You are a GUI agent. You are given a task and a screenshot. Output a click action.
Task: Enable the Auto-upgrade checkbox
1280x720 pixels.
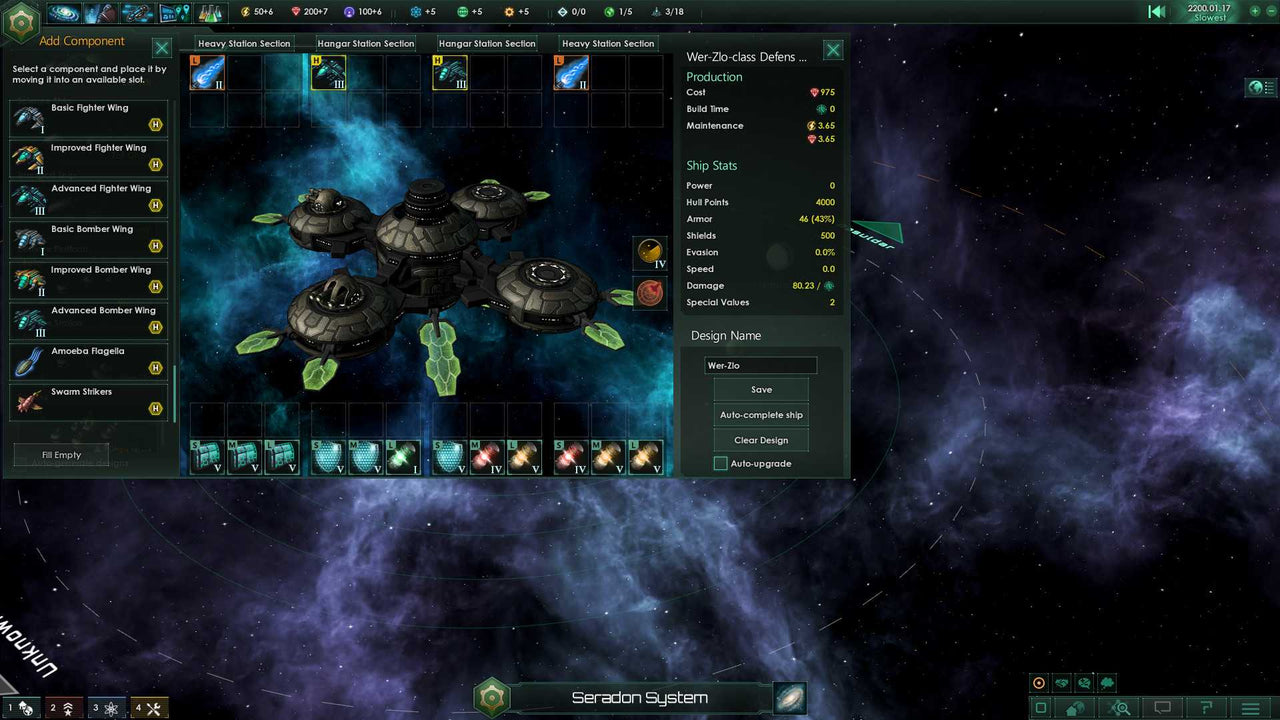(720, 463)
